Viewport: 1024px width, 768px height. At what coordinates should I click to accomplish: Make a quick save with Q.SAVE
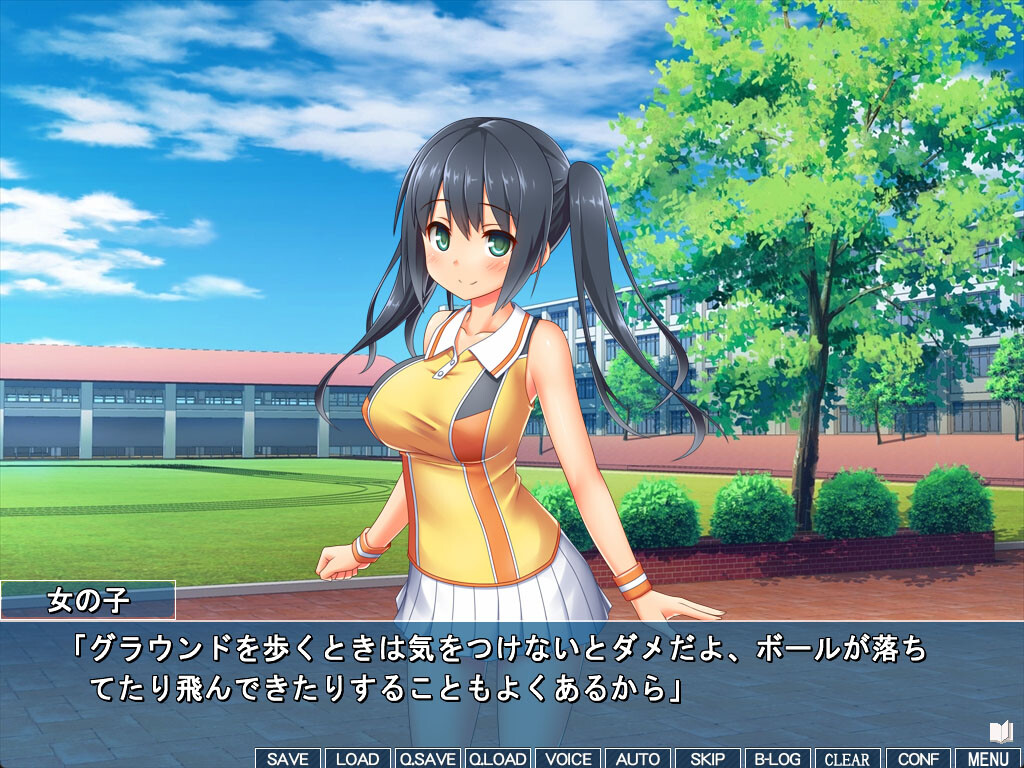(428, 759)
